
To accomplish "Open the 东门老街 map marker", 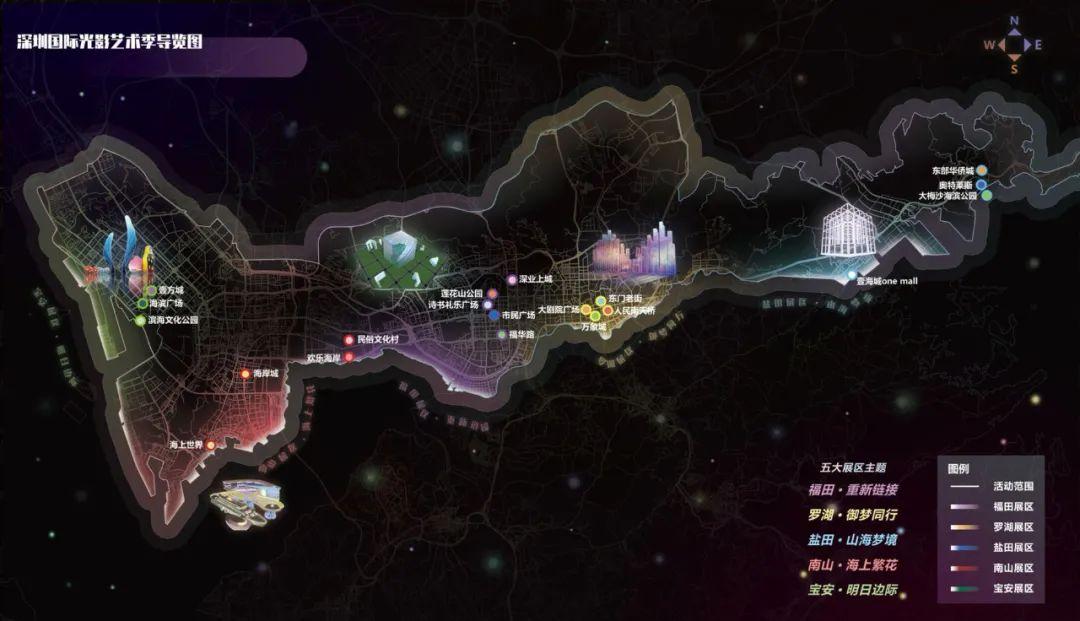I will pyautogui.click(x=600, y=300).
